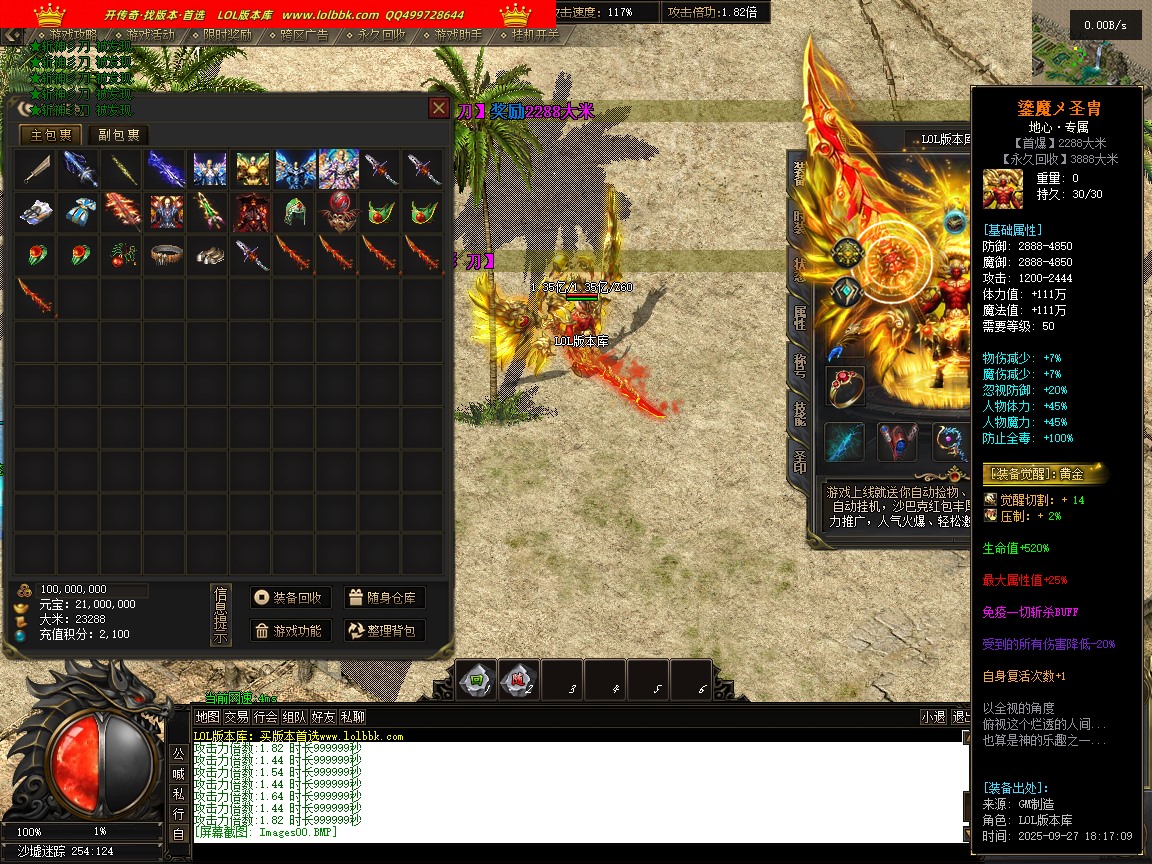
Task: Sort the bag with 整理背包
Action: 384,630
